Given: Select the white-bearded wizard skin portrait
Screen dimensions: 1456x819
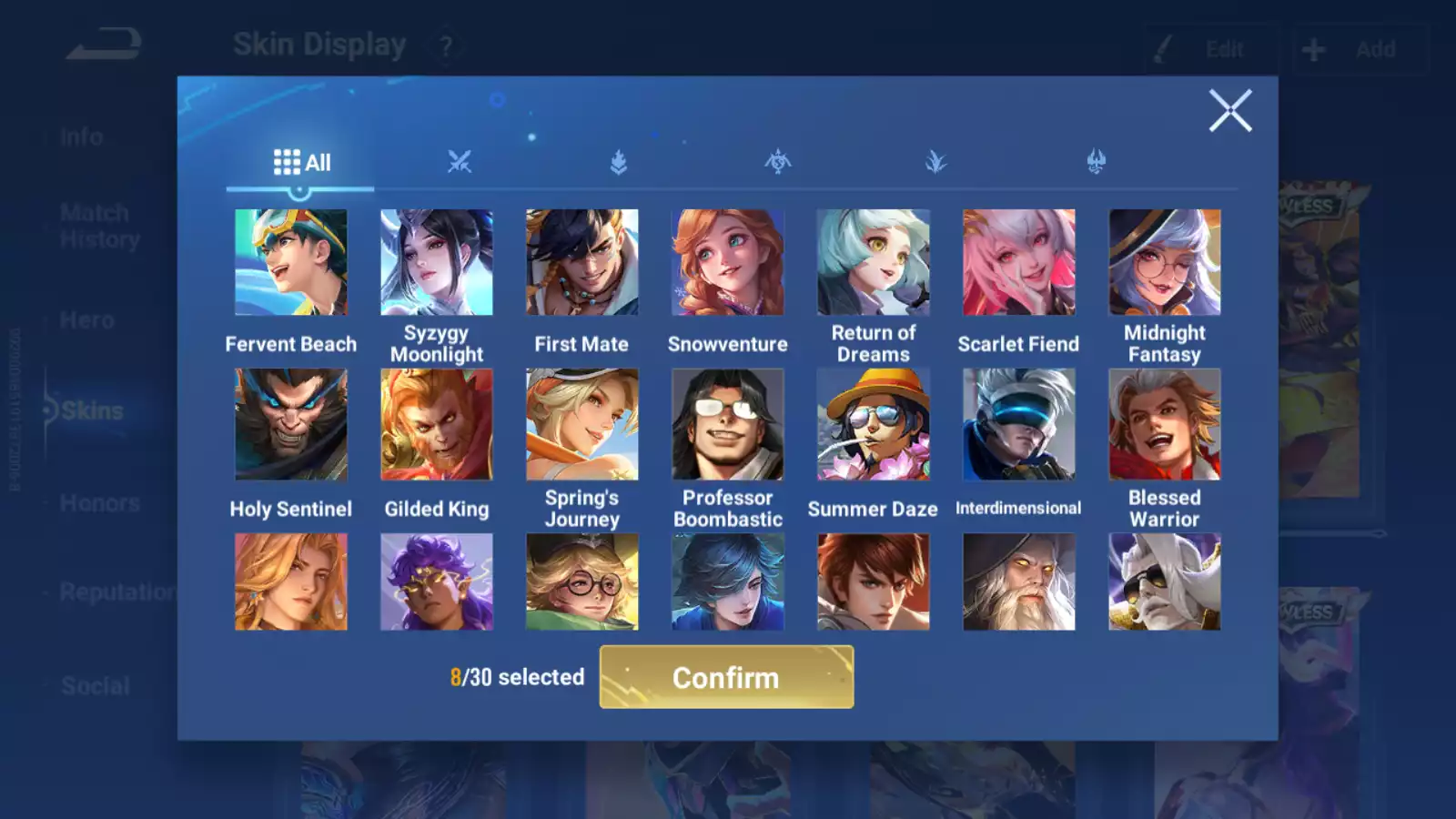Looking at the screenshot, I should tap(1019, 581).
